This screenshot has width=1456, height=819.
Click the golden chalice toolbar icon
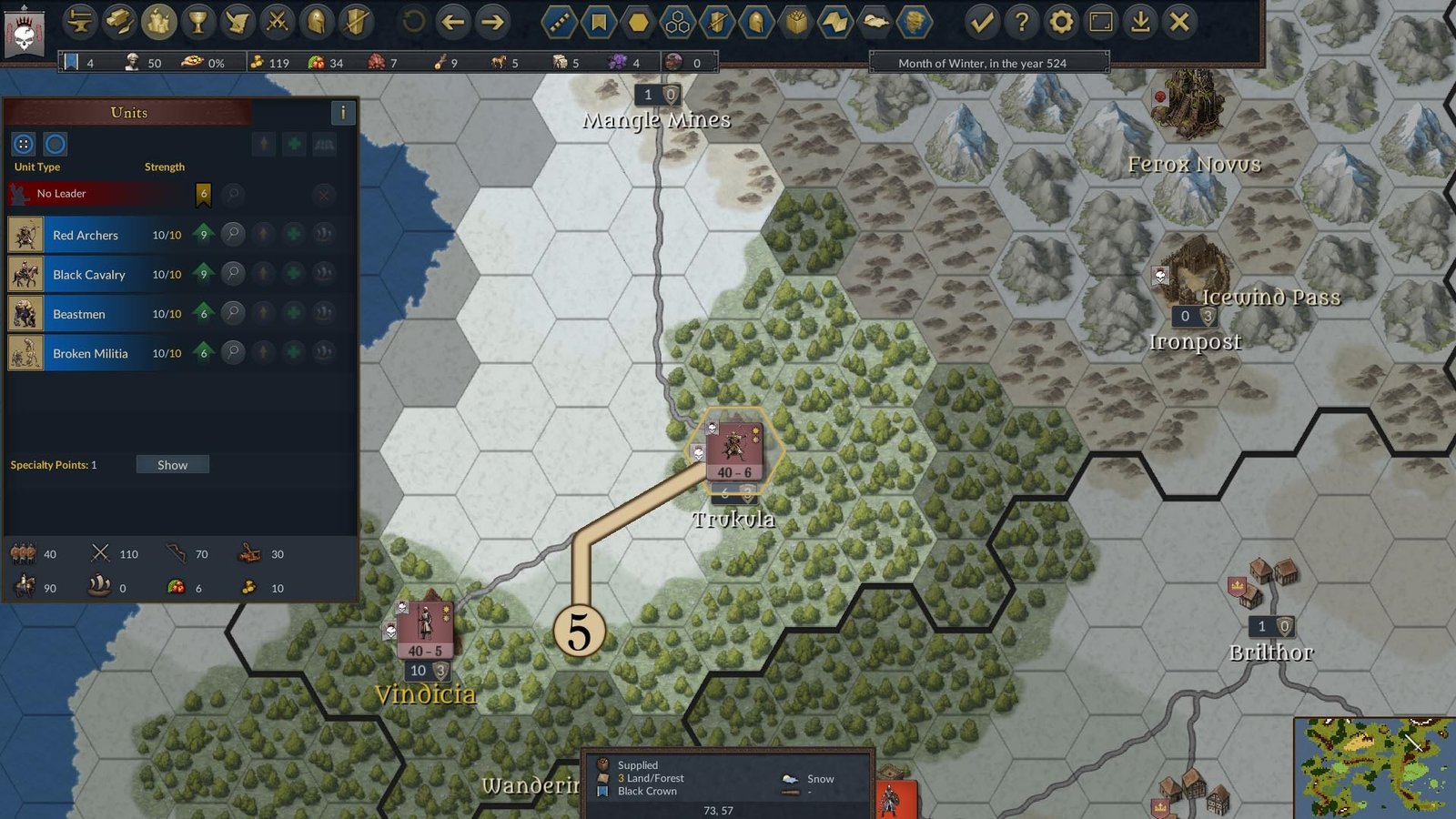197,22
